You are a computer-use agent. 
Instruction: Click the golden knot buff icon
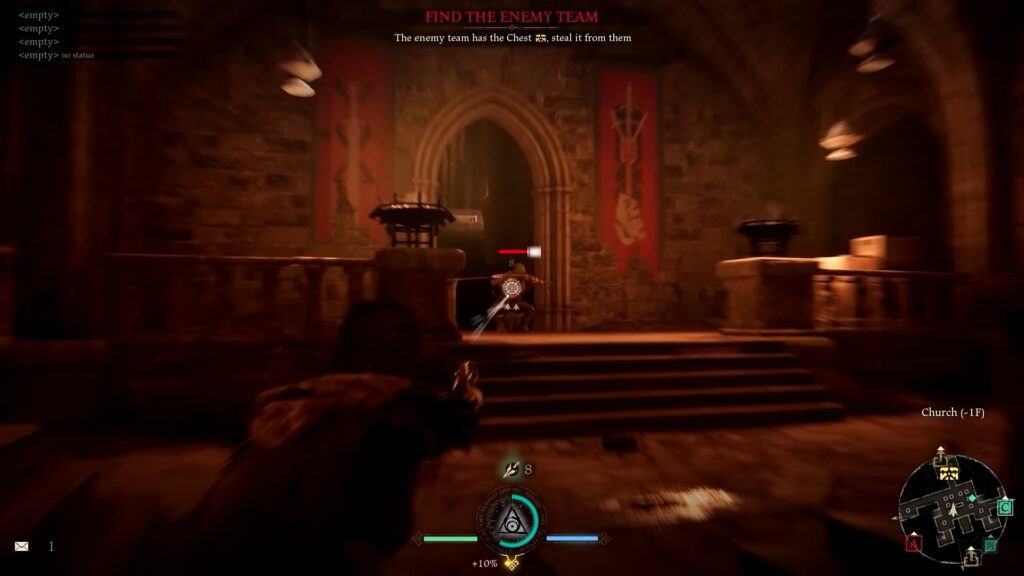point(511,563)
